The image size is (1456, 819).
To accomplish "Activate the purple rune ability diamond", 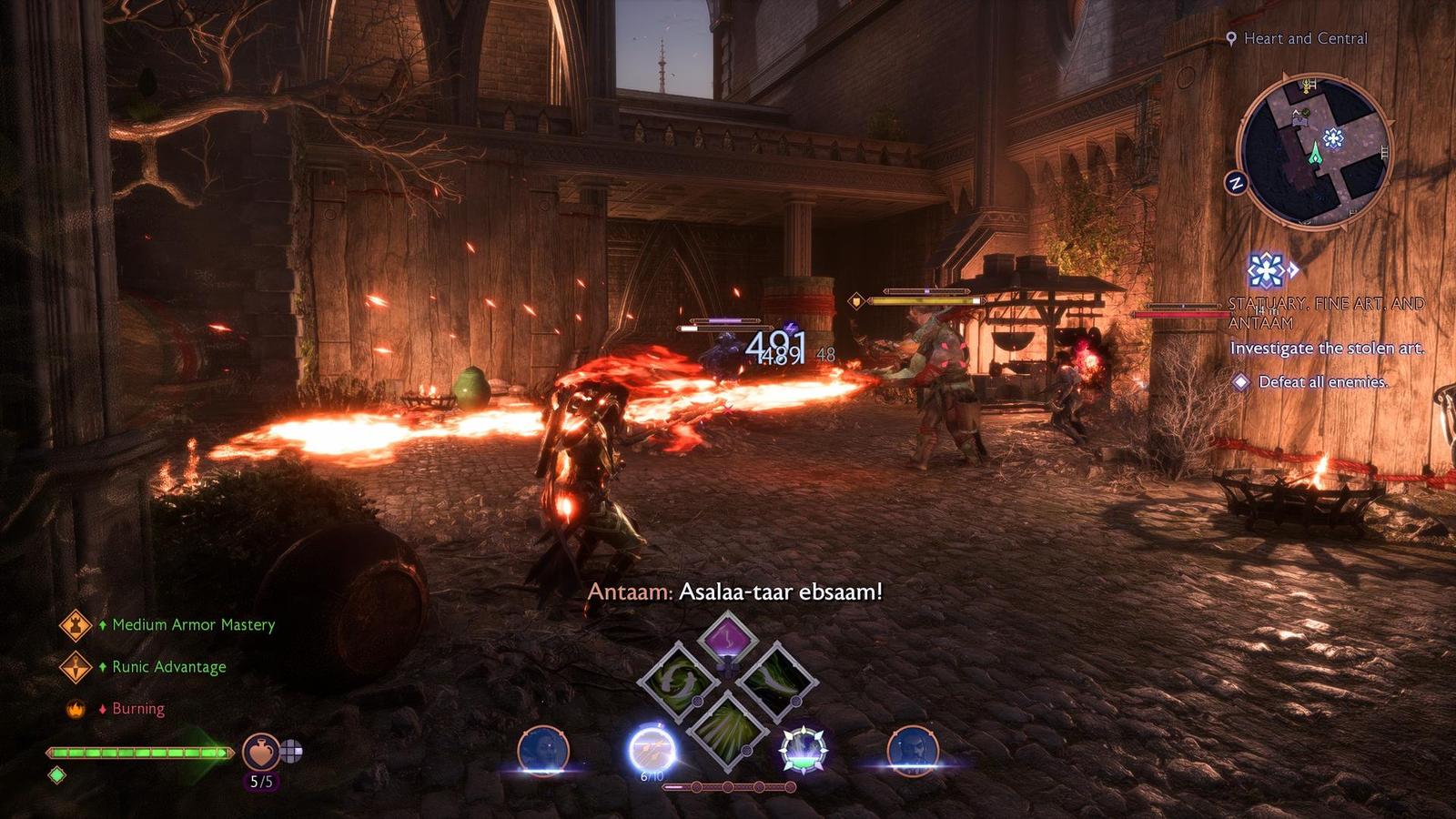I will pos(726,641).
